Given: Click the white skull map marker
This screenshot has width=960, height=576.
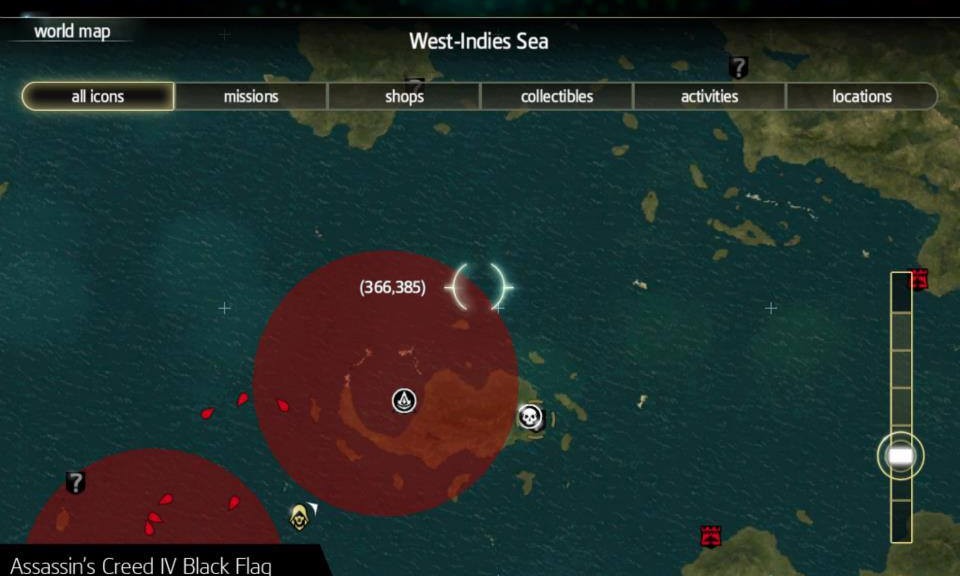Looking at the screenshot, I should (x=530, y=417).
